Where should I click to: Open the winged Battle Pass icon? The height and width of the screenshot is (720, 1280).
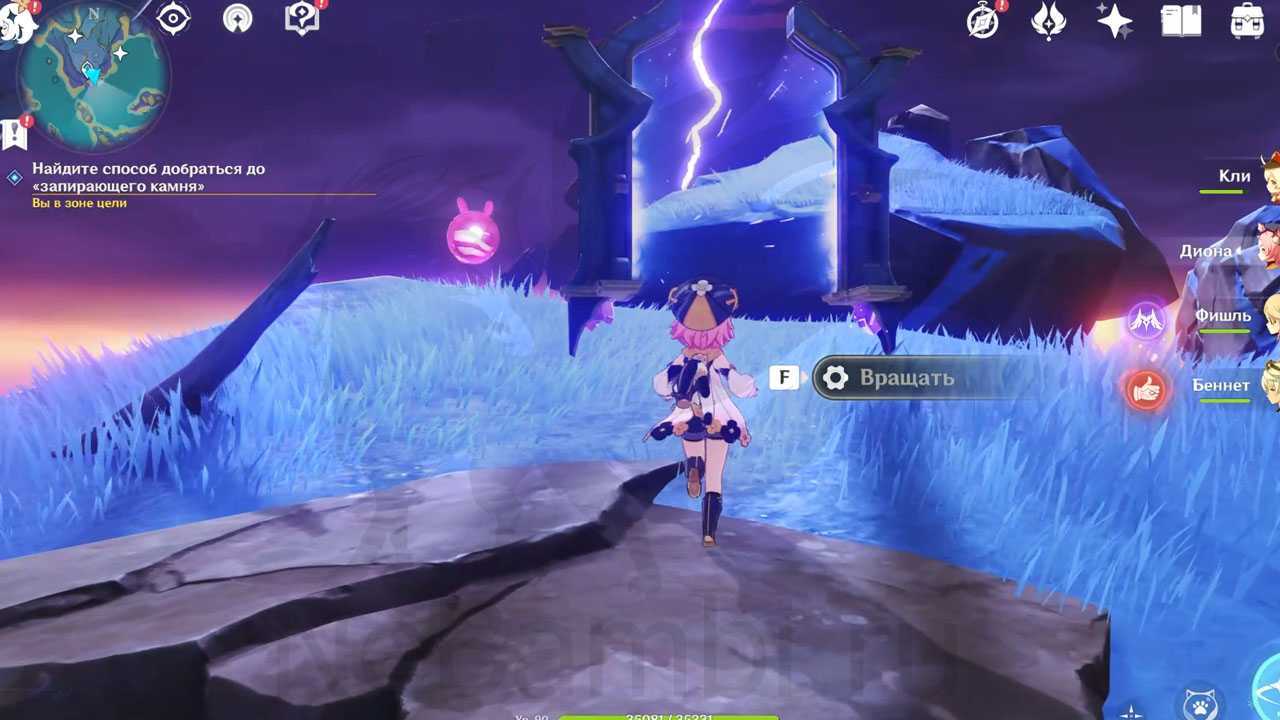[1048, 21]
